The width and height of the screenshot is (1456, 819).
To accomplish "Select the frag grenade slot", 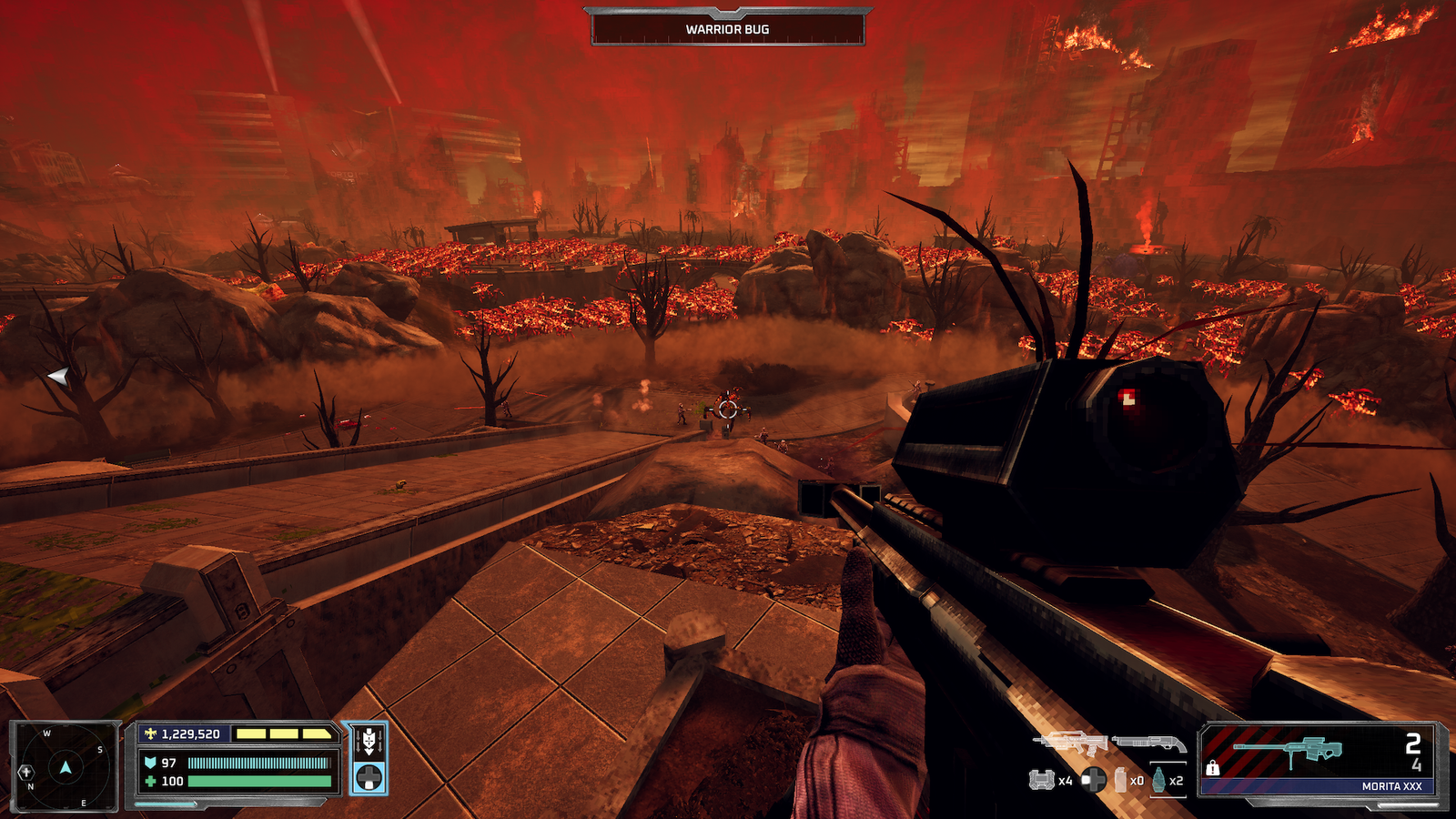I will pos(1158,780).
